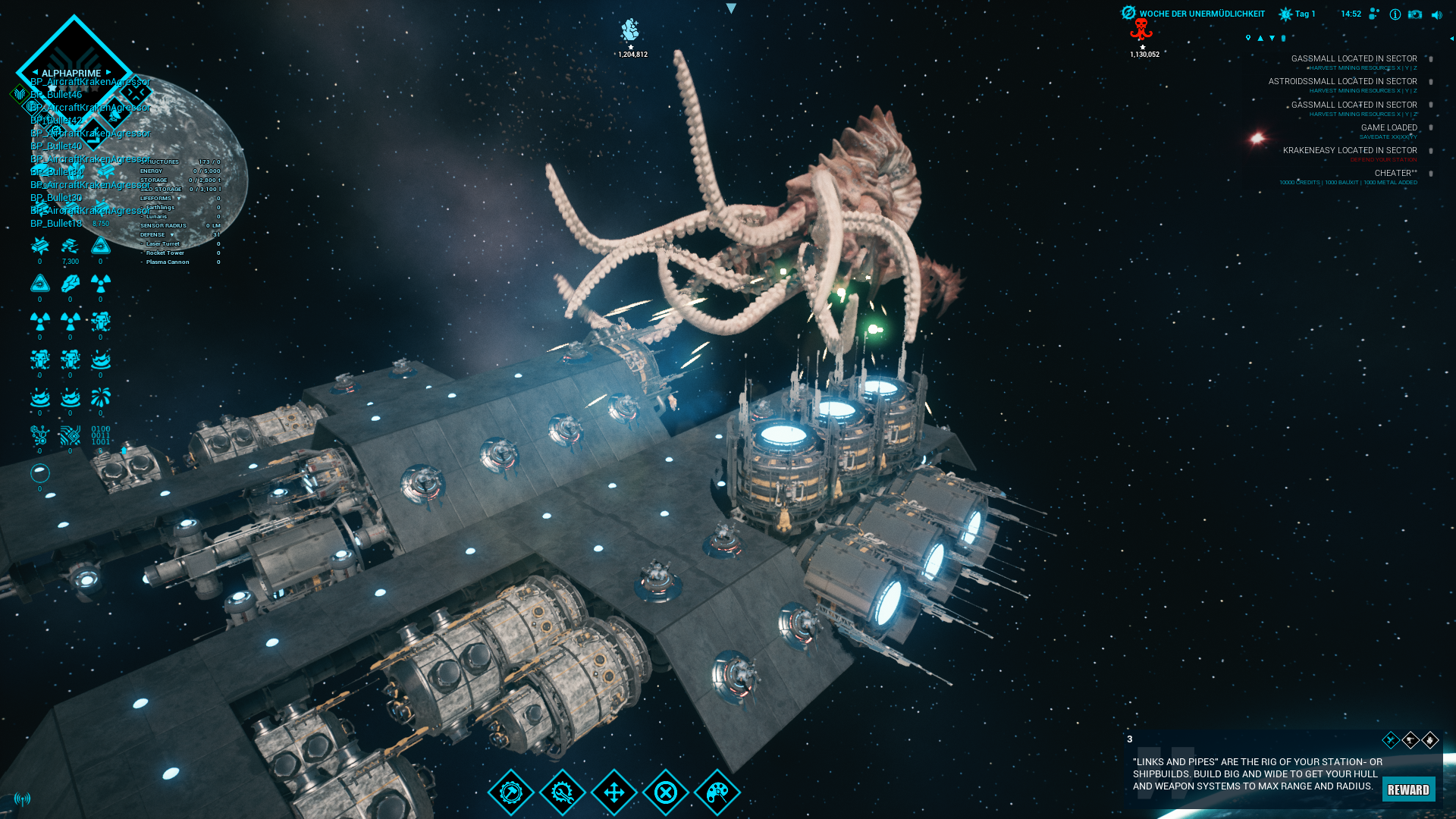
Task: Activate the four-arrow move tool
Action: [614, 792]
